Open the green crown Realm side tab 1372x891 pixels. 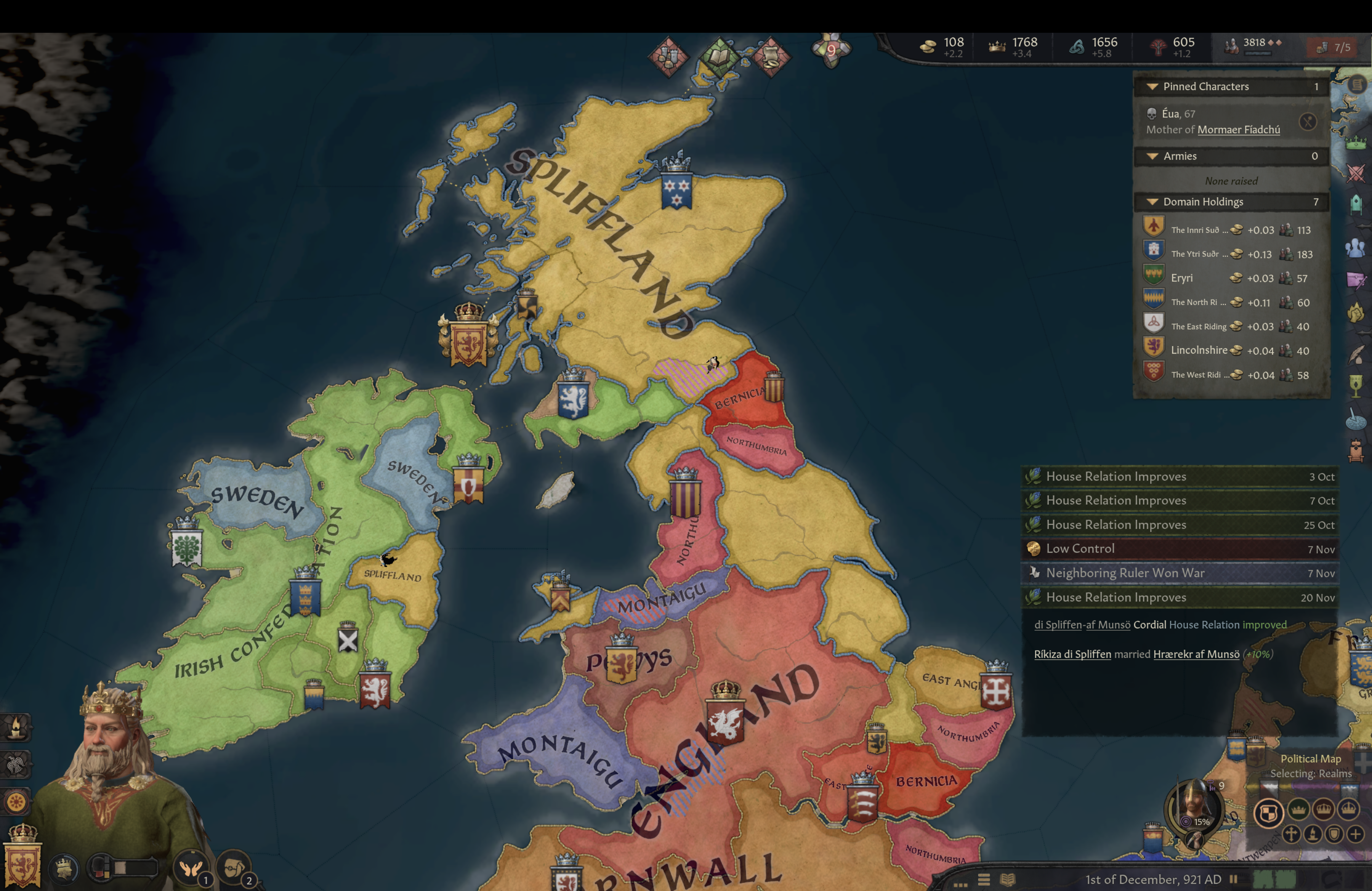coord(1356,142)
